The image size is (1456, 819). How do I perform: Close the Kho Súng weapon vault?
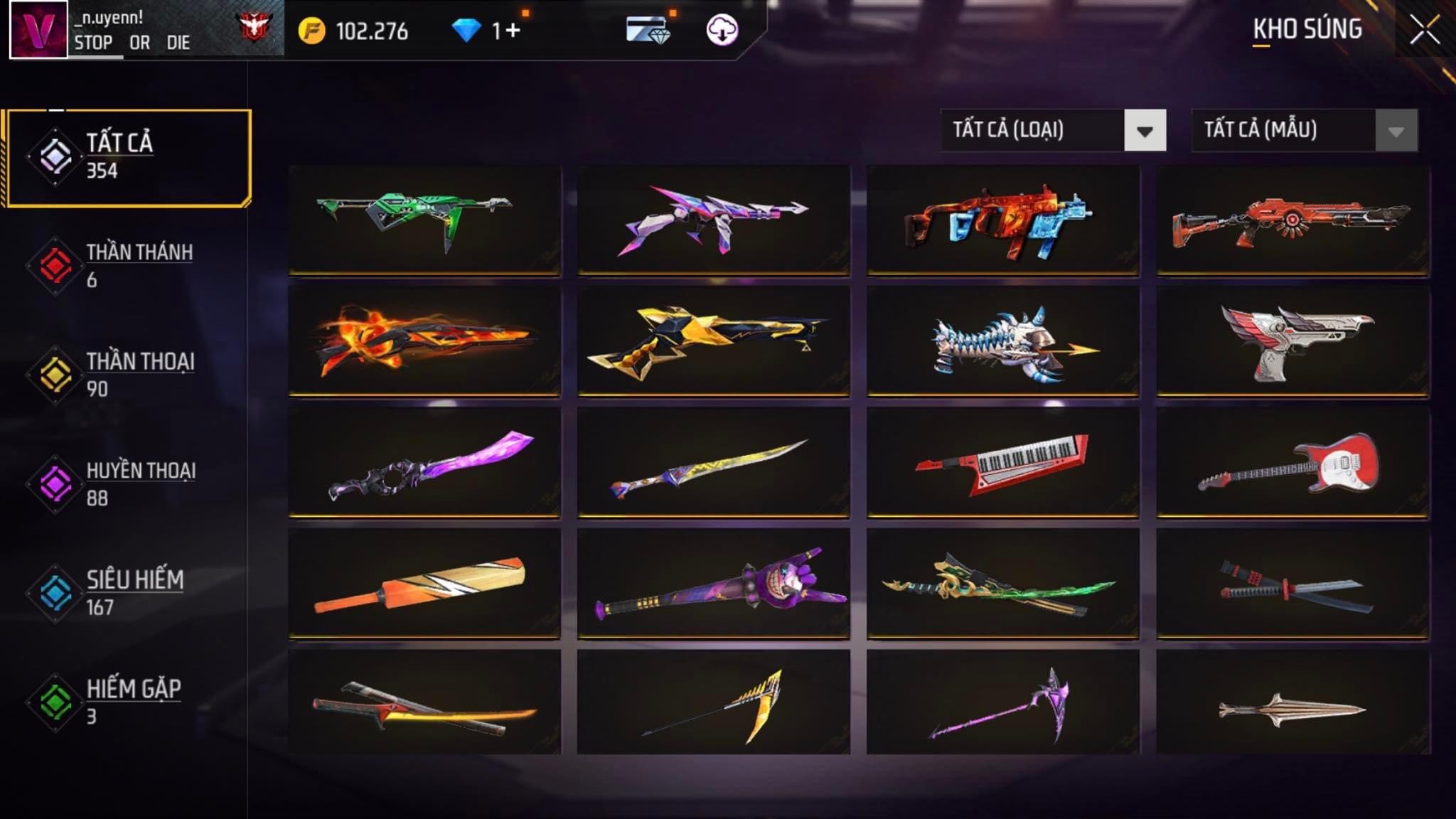[1424, 31]
